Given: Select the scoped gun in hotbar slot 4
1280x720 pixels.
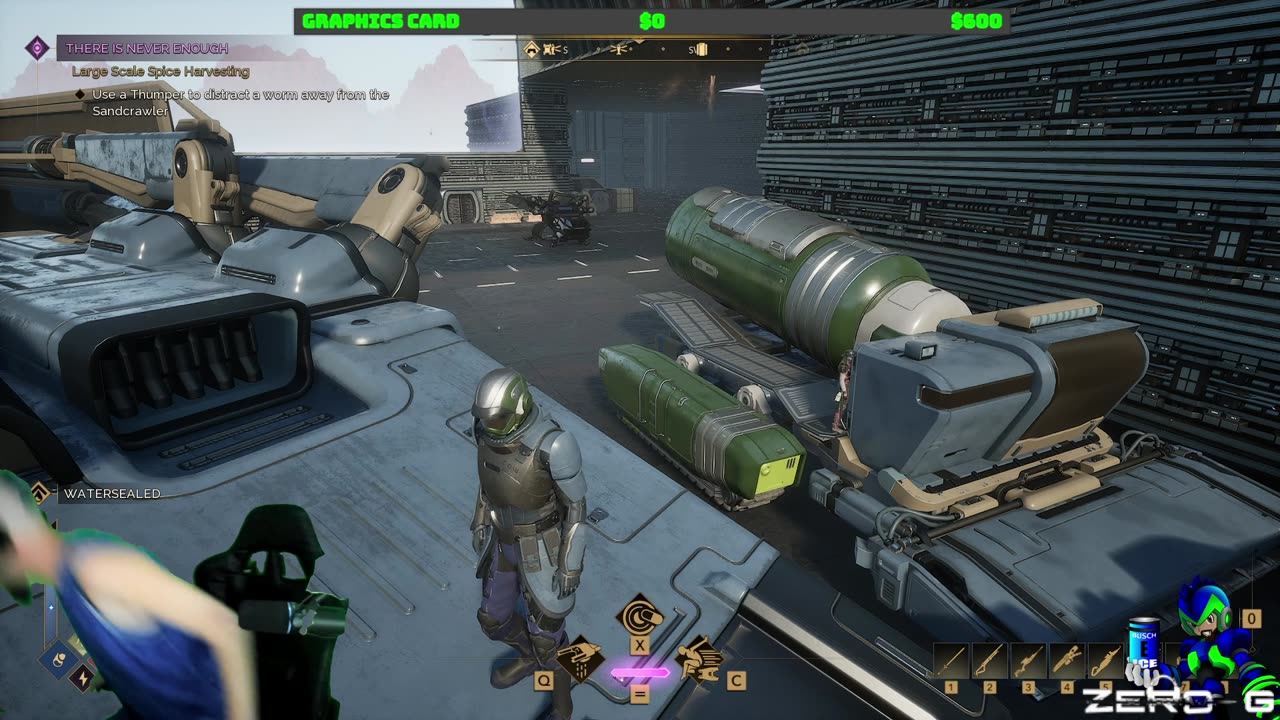Looking at the screenshot, I should (1067, 661).
